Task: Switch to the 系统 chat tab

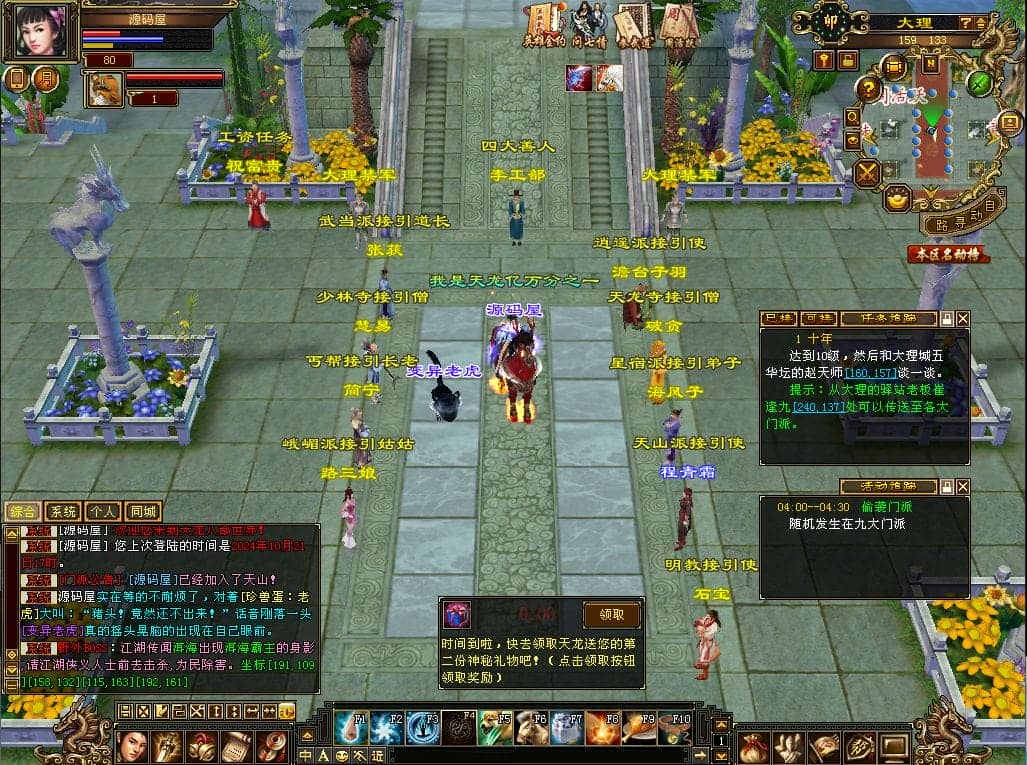Action: pos(64,511)
